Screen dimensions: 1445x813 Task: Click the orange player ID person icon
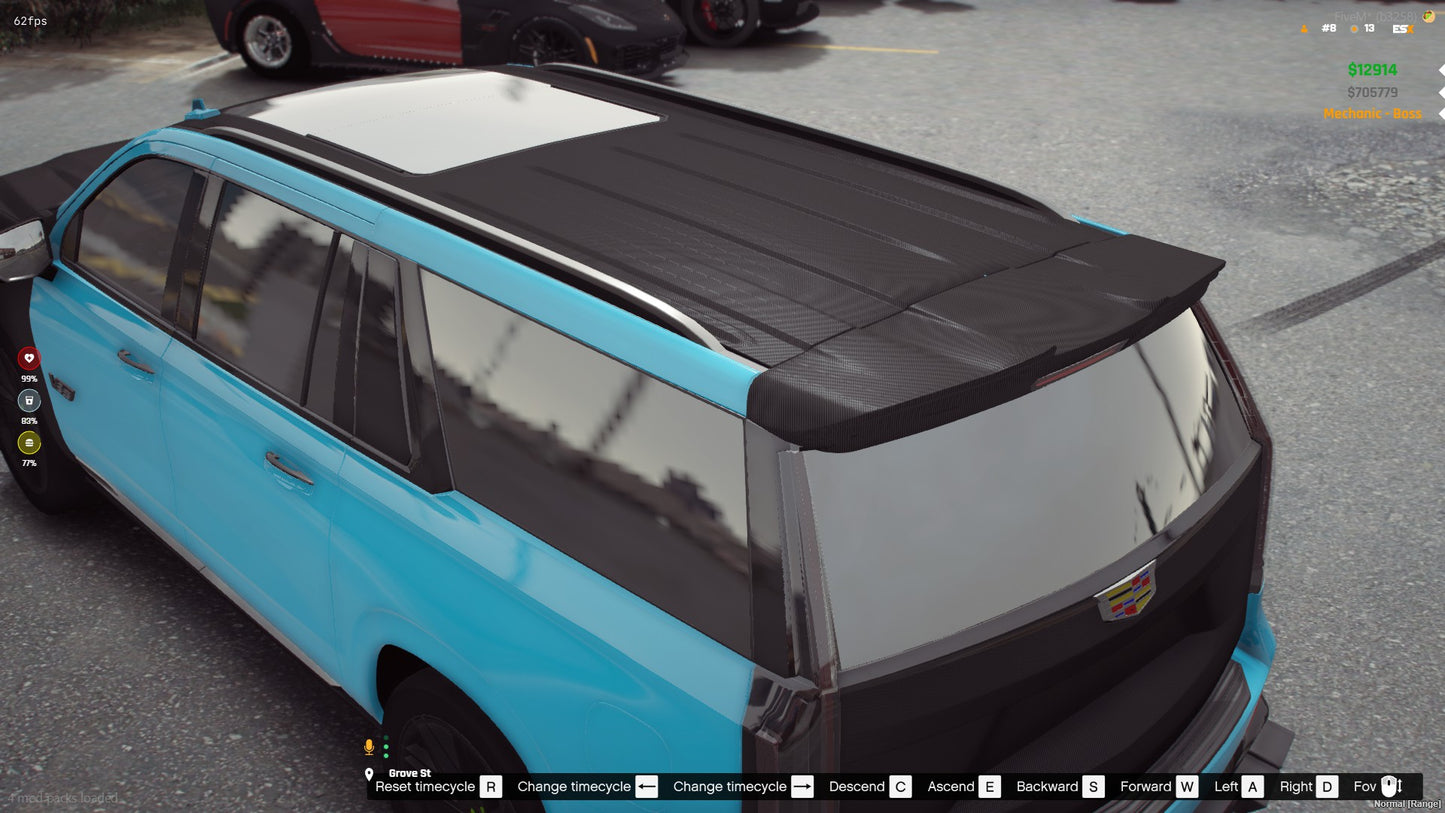tap(1304, 29)
